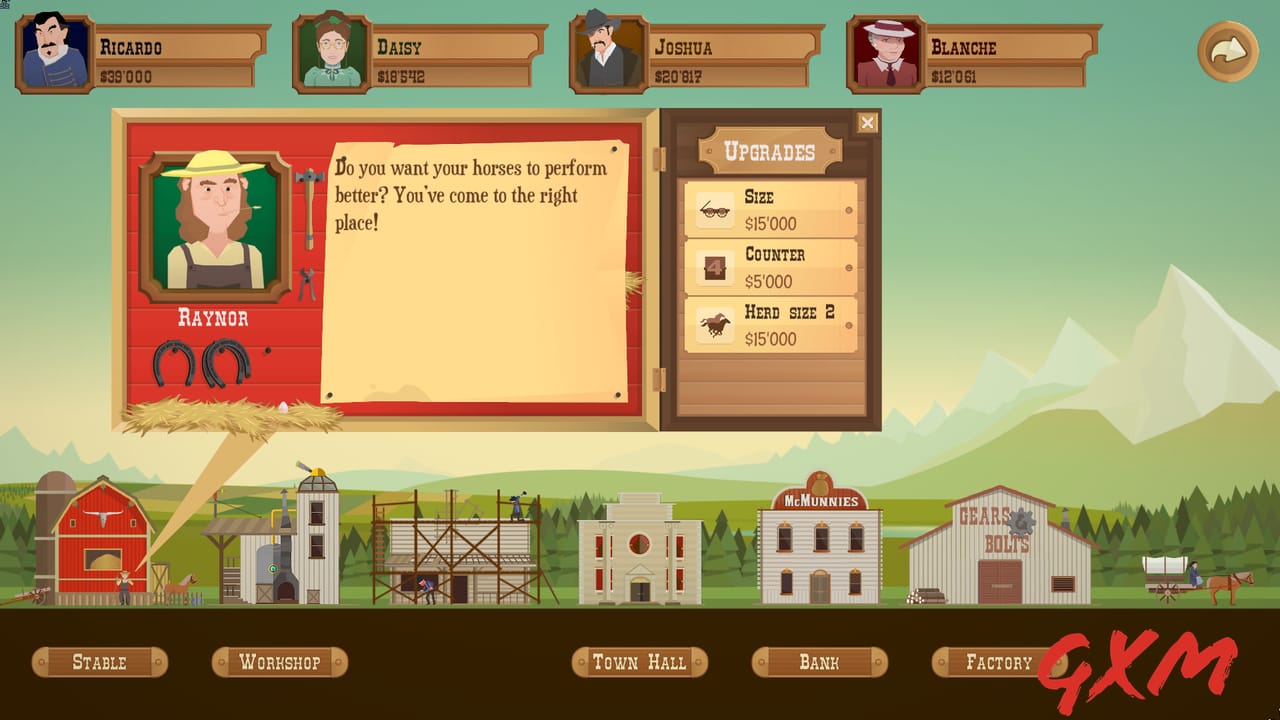Screen dimensions: 1280x720
Task: Select the Herd size 2 horse upgrade
Action: 770,326
